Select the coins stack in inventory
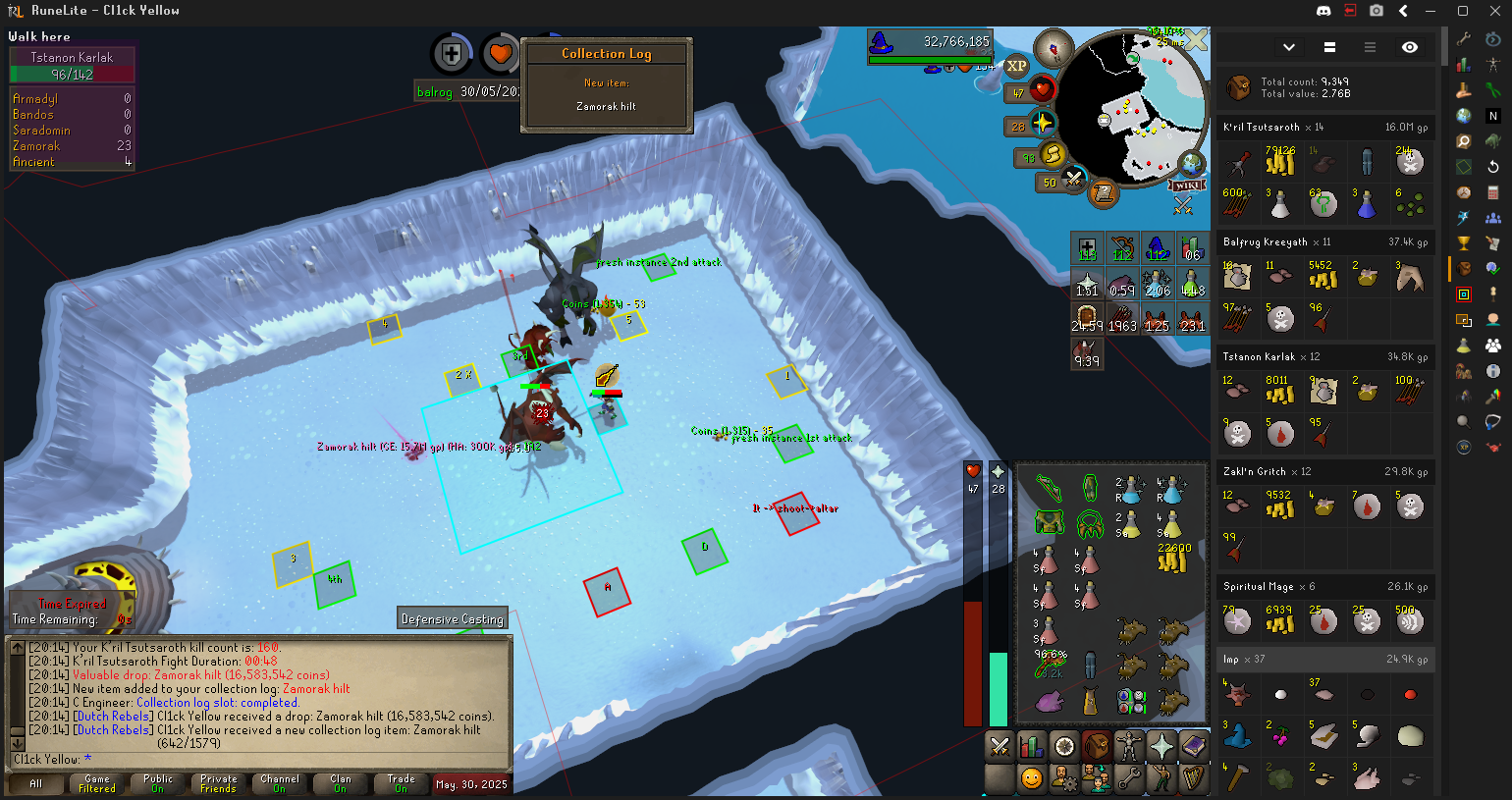 tap(1173, 560)
